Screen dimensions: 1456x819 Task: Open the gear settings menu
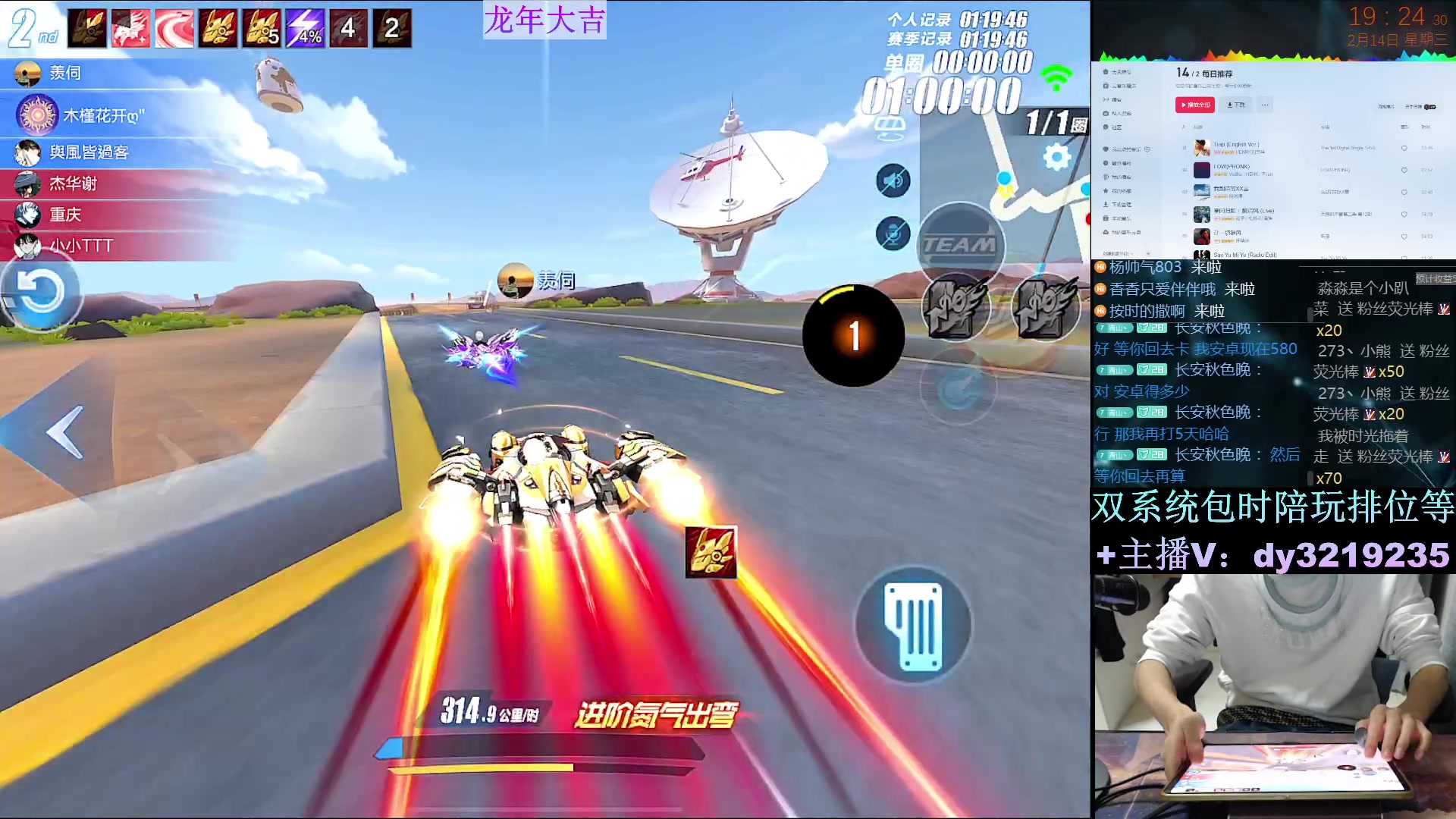coord(1056,157)
